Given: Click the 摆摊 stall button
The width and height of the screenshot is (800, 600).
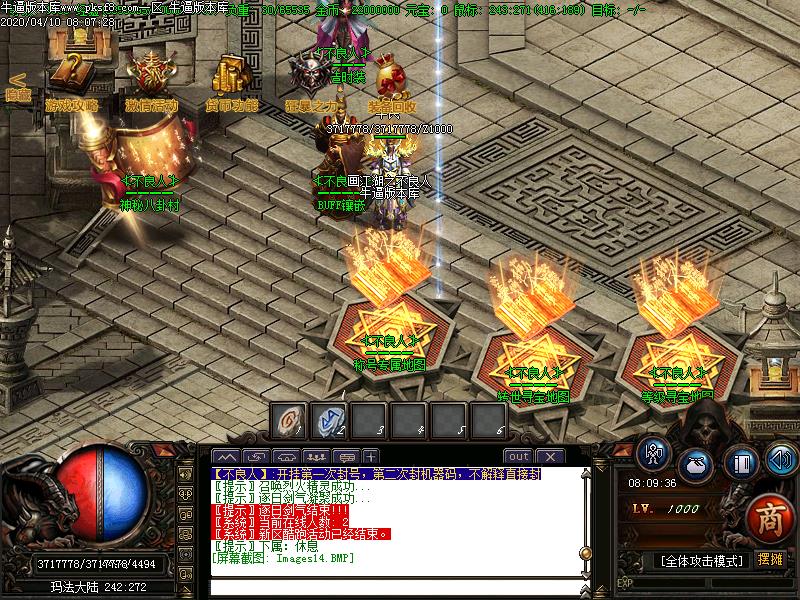Looking at the screenshot, I should pyautogui.click(x=770, y=560).
